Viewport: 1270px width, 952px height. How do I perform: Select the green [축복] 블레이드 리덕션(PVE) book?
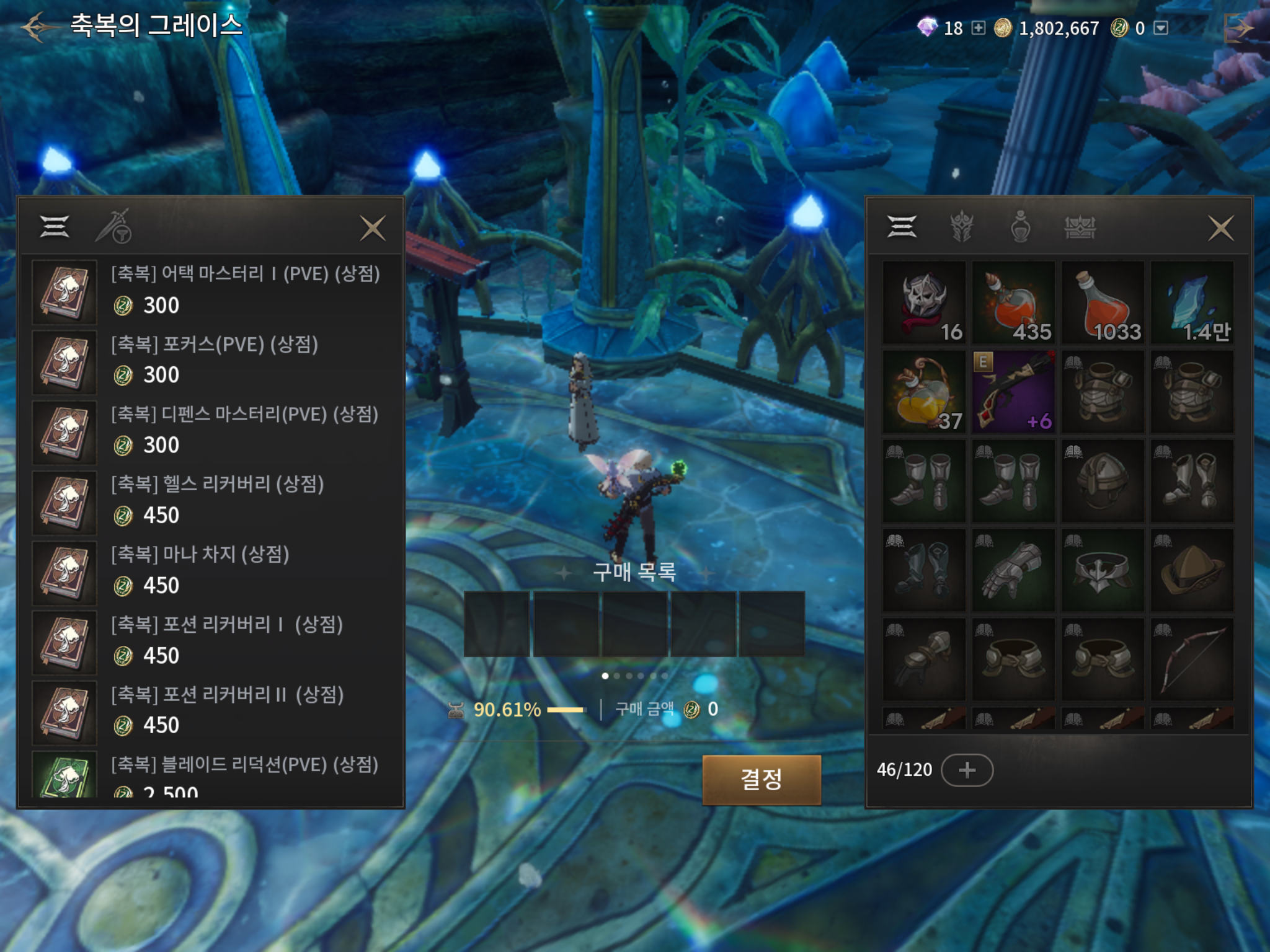pos(64,775)
